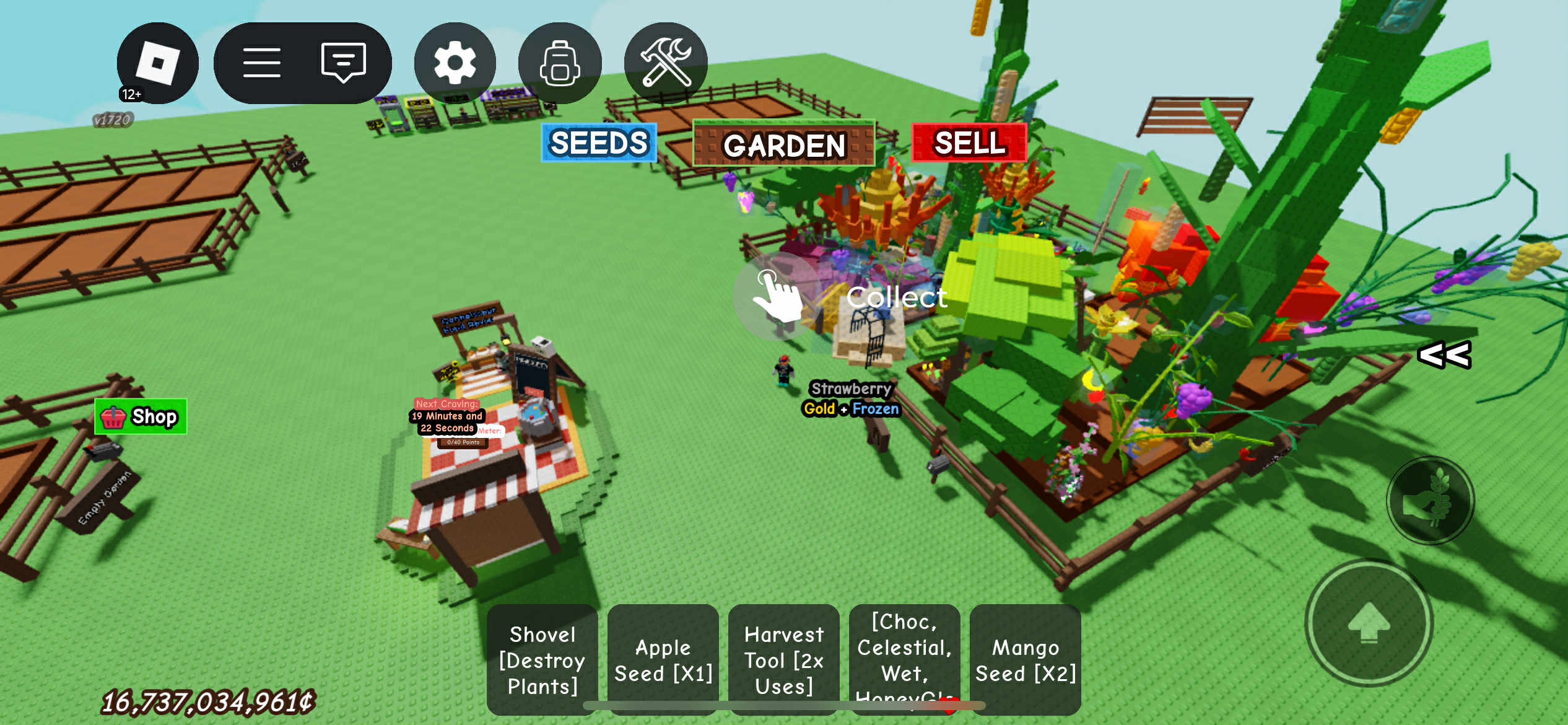
Task: Equip Apple Seed [X1] from hotbar
Action: pyautogui.click(x=663, y=660)
